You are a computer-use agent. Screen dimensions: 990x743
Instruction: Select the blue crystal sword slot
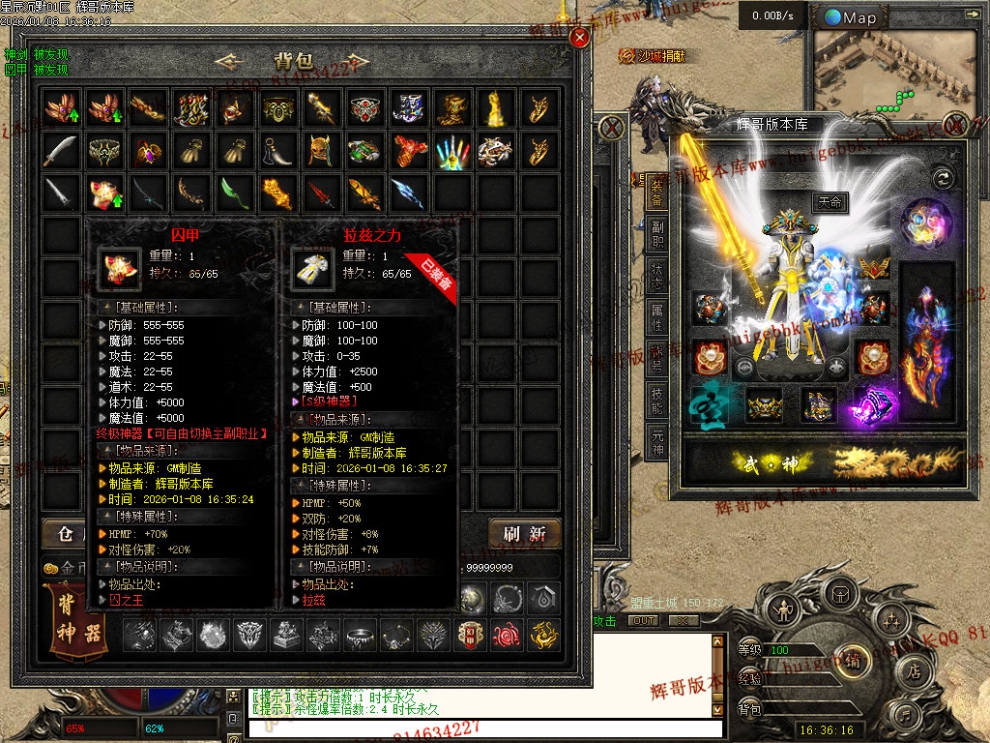coord(407,192)
